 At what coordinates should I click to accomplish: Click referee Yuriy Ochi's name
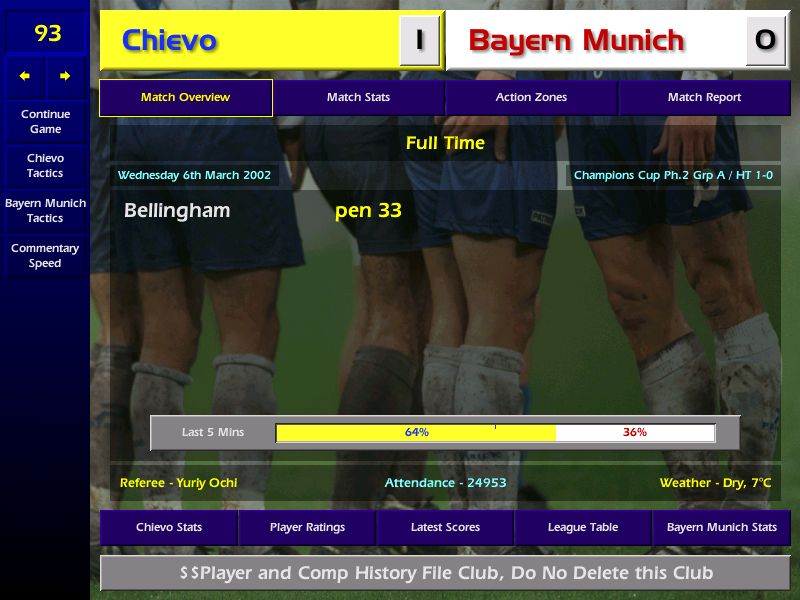pos(178,482)
